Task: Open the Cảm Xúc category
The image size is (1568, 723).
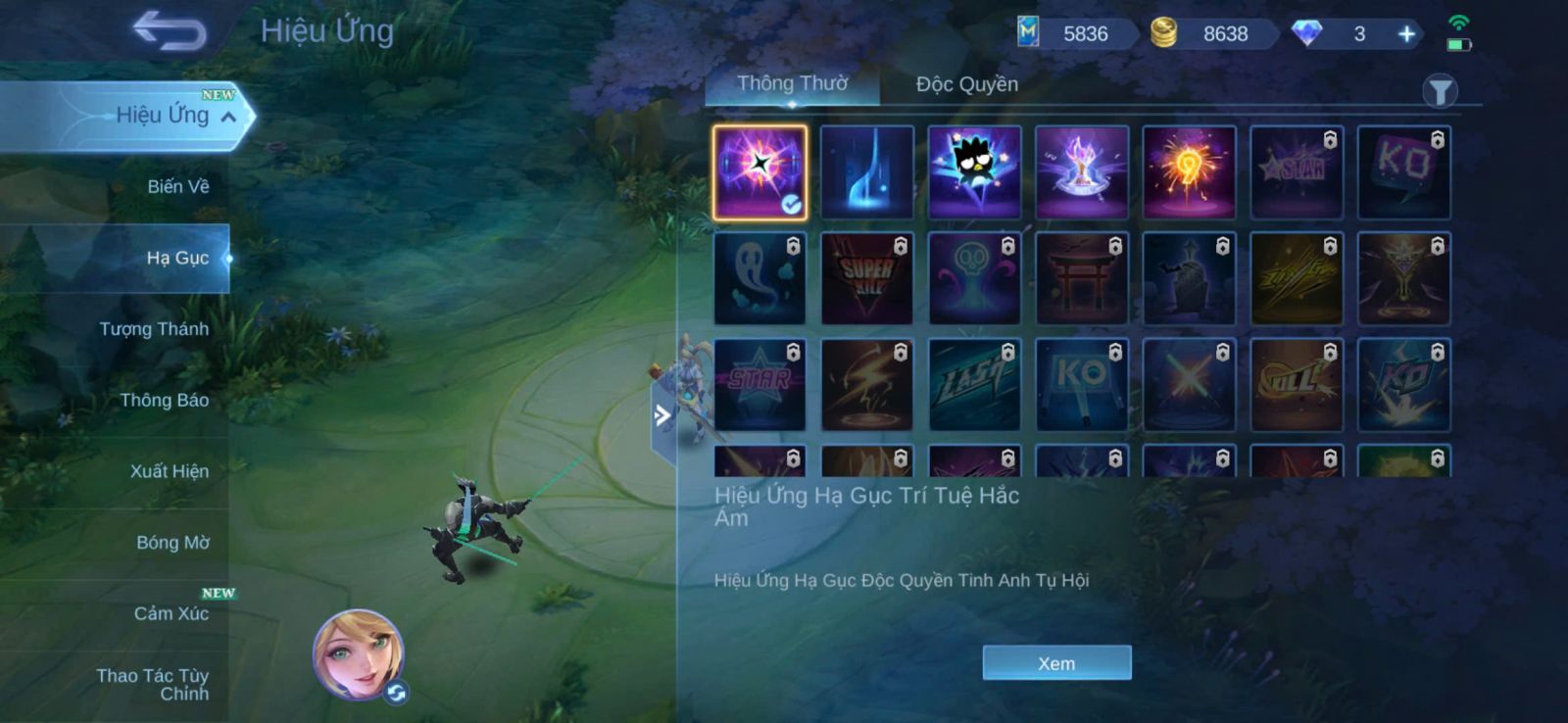Action: tap(171, 613)
